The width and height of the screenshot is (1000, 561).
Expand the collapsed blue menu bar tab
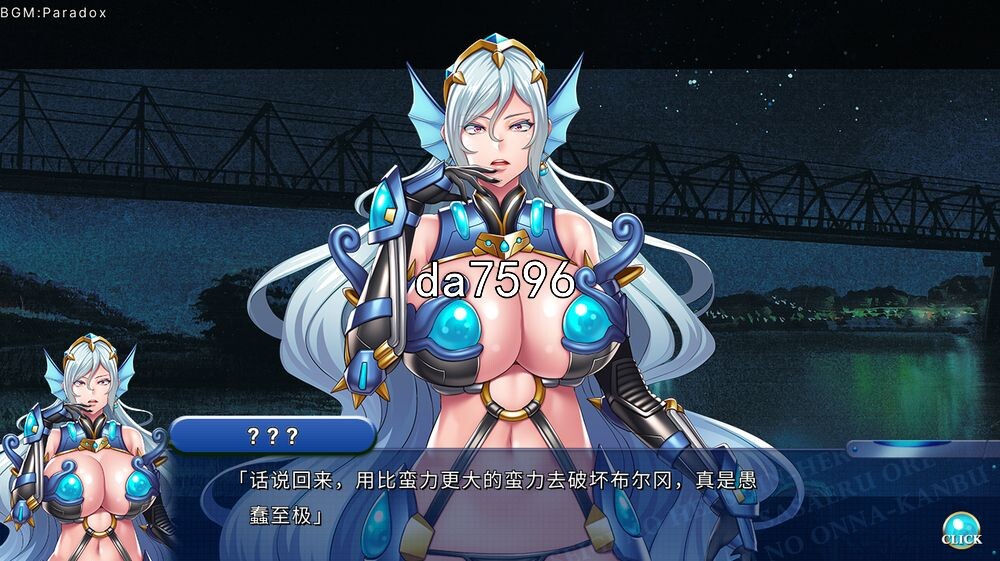(922, 448)
